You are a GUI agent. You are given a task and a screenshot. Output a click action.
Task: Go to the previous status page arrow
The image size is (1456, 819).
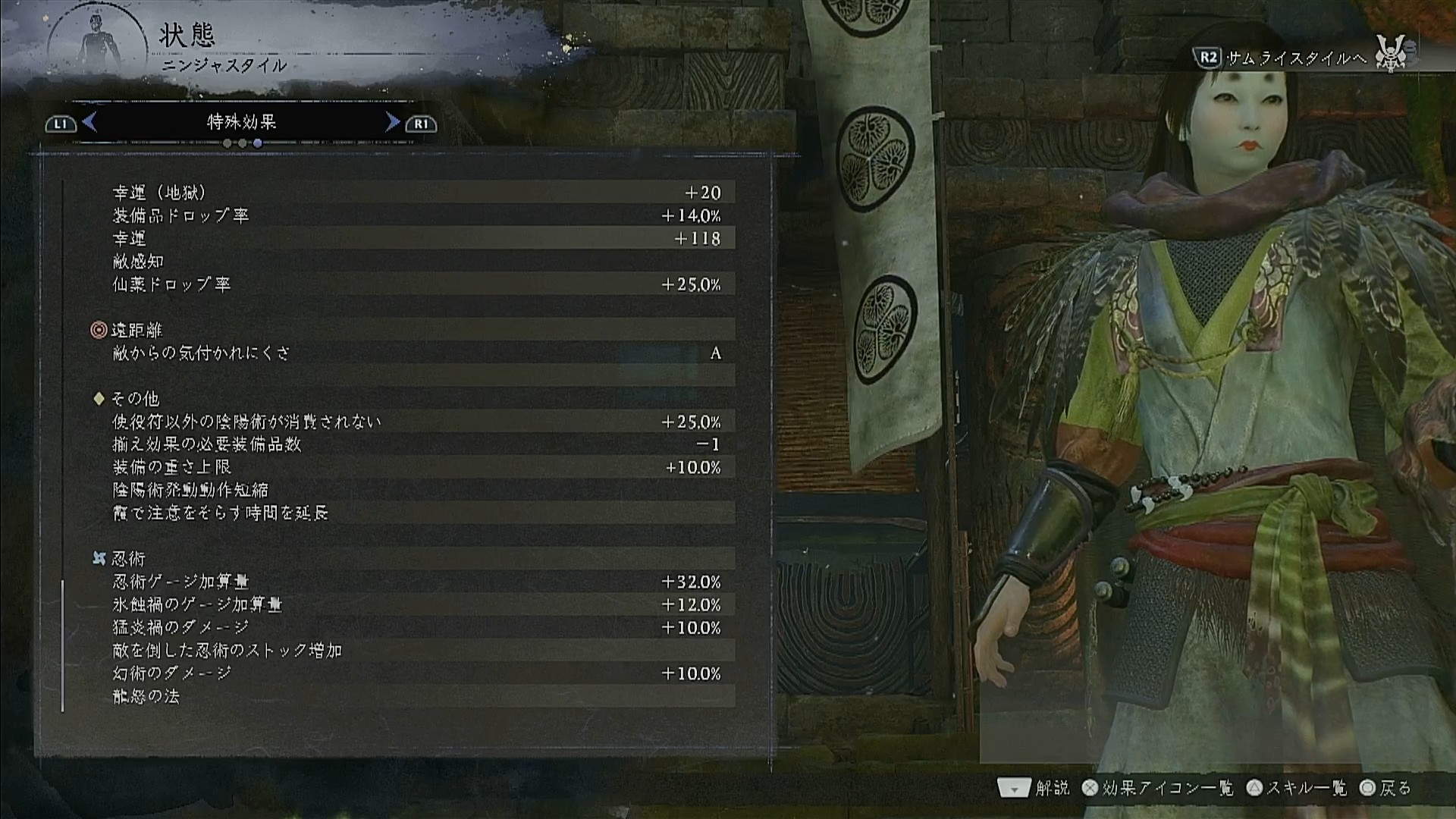click(x=89, y=122)
